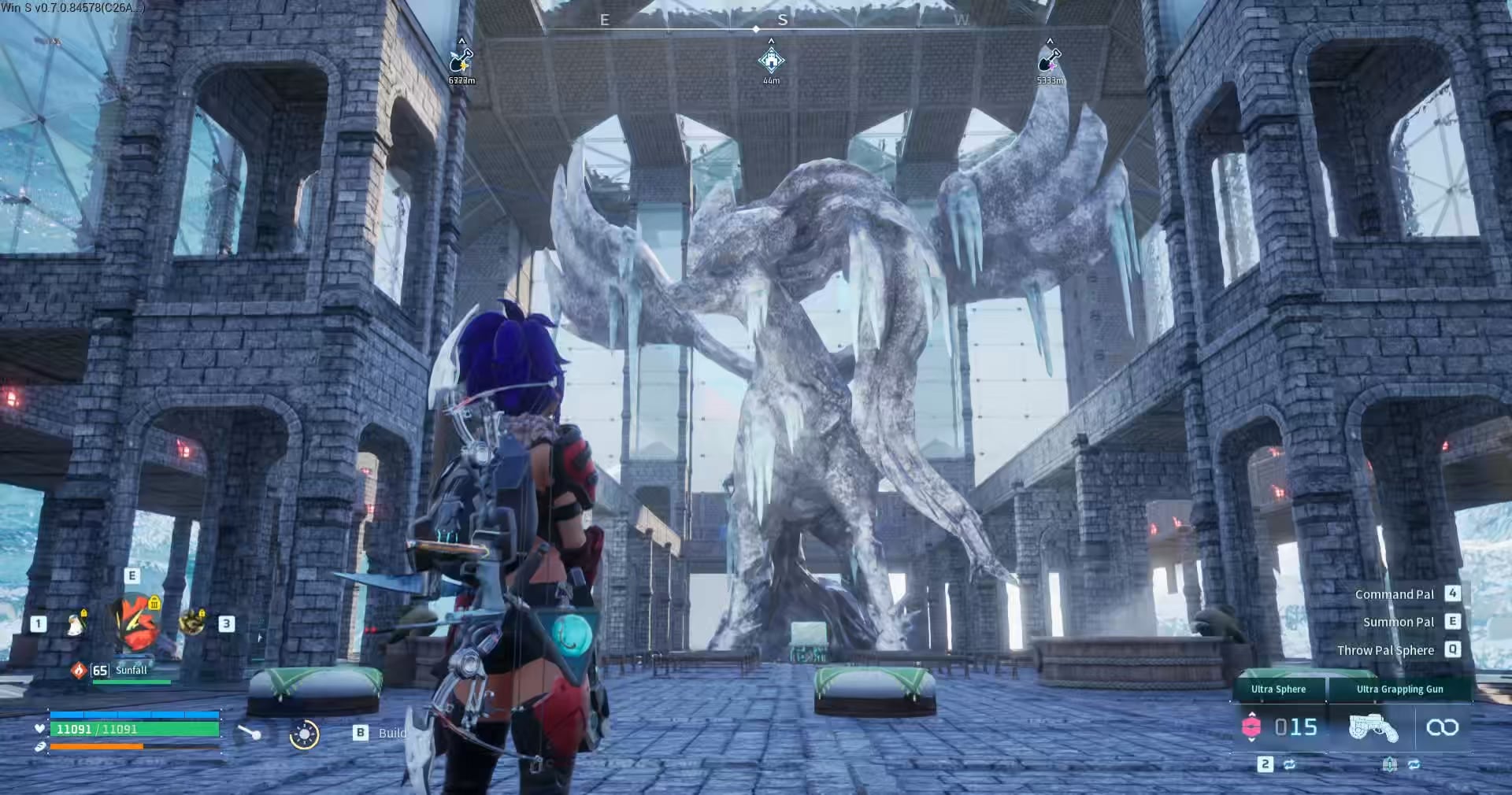Screen dimensions: 1512x795
Task: Click the swap arrows under the grappling gun
Action: click(1414, 764)
